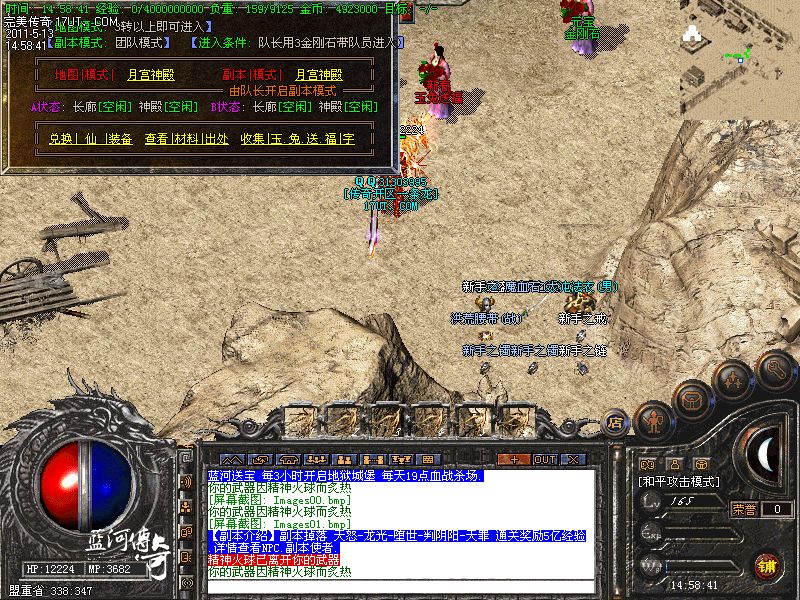Open the 兑换仙装备 exchange link
800x600 pixels.
[x=90, y=139]
